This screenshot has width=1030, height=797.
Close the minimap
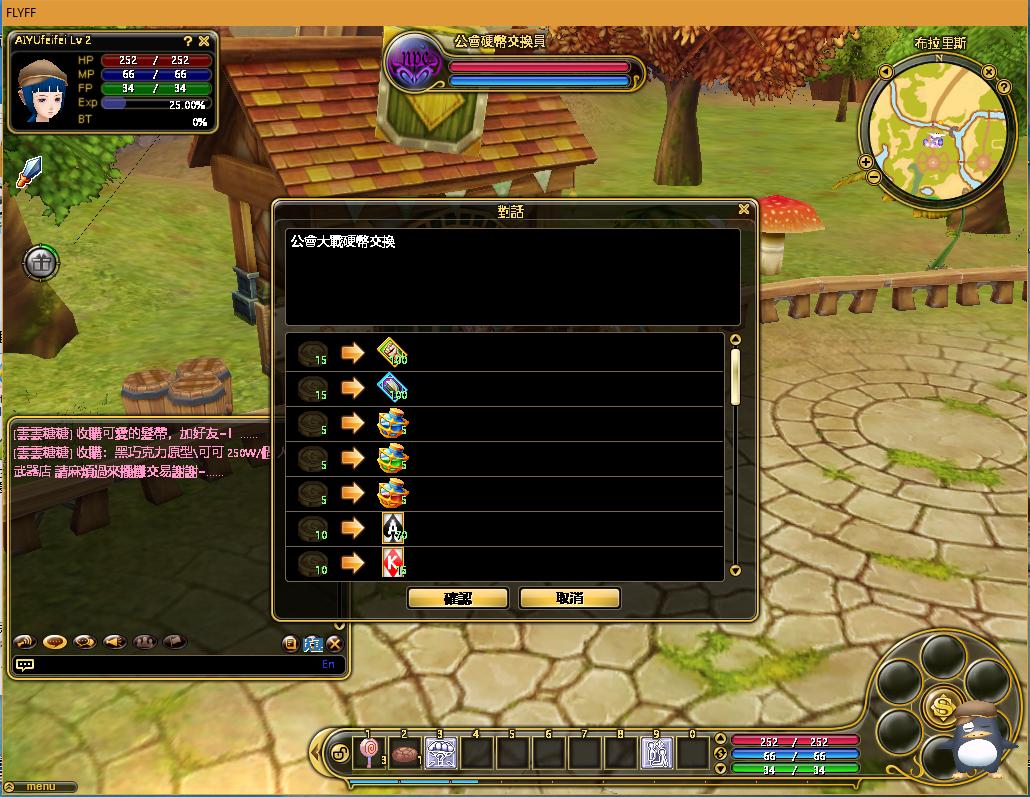pos(989,72)
